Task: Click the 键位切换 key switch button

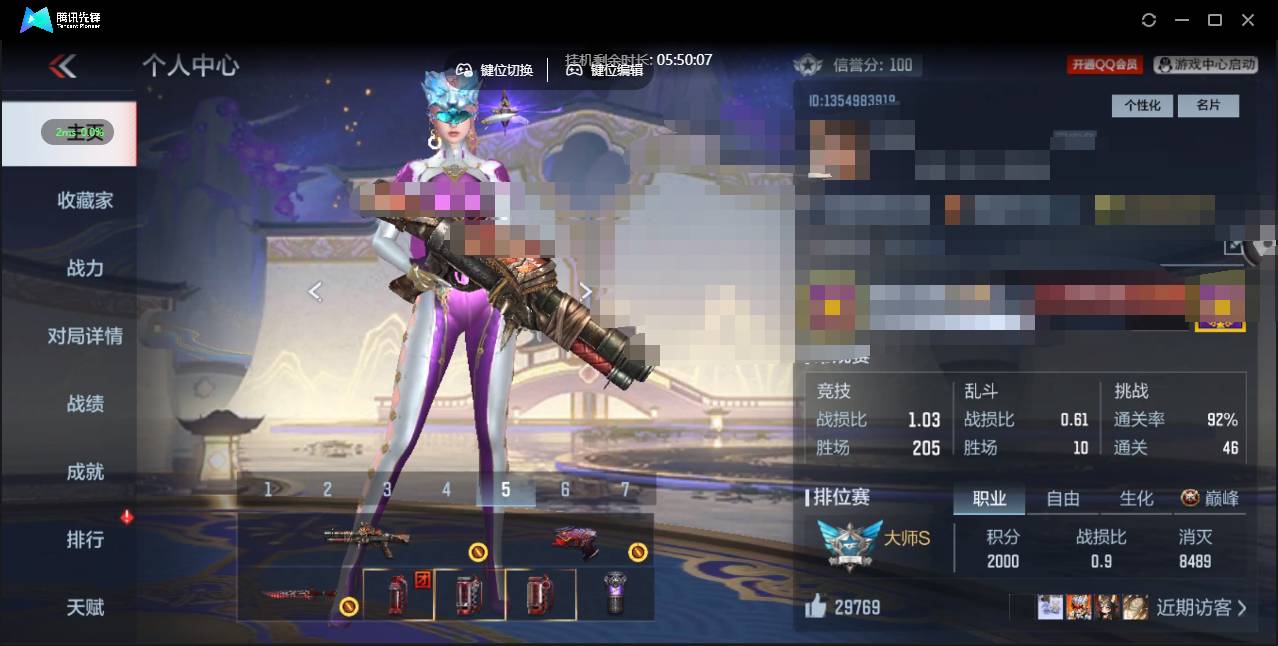Action: [495, 70]
